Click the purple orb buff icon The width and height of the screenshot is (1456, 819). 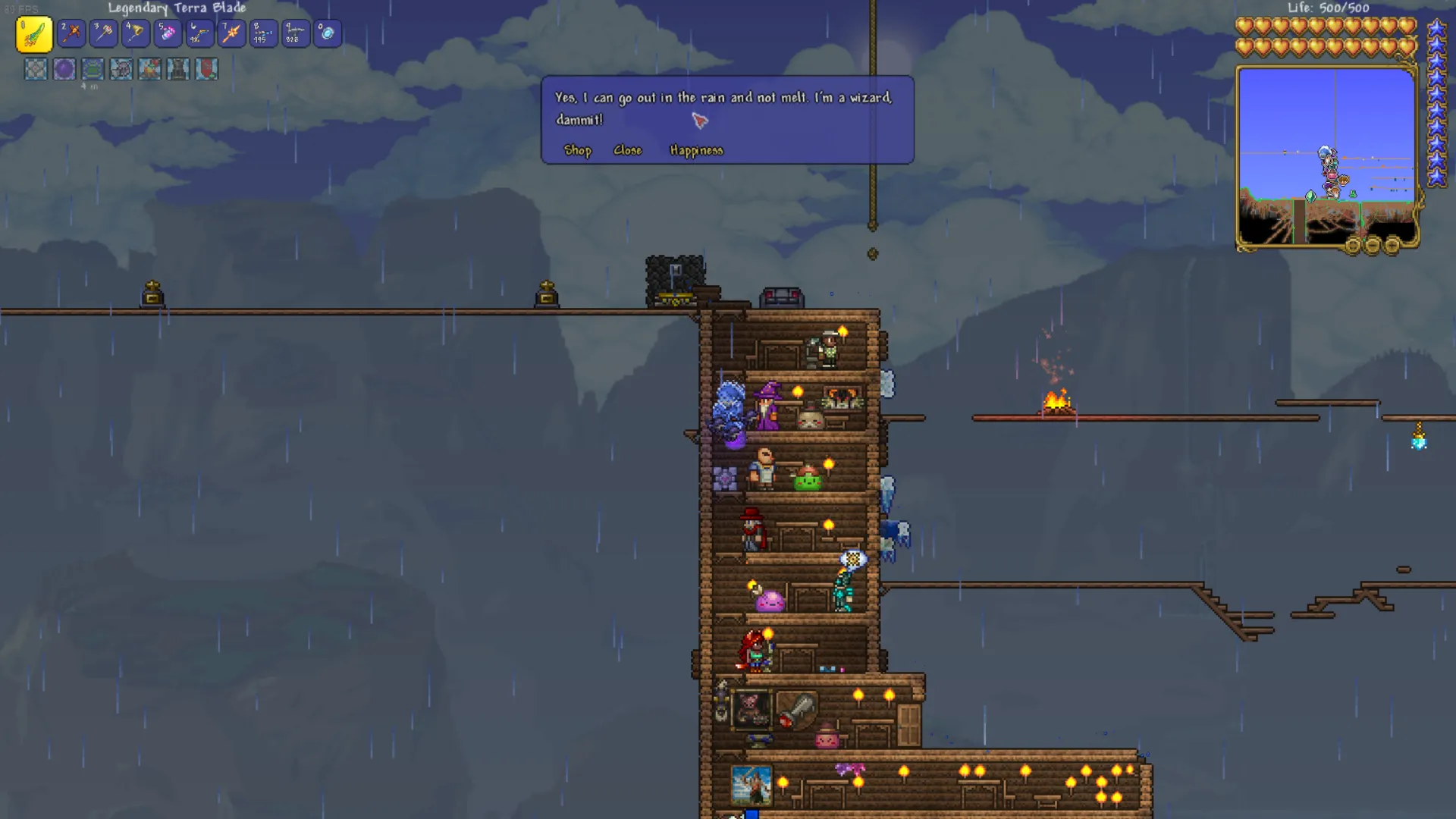click(64, 69)
